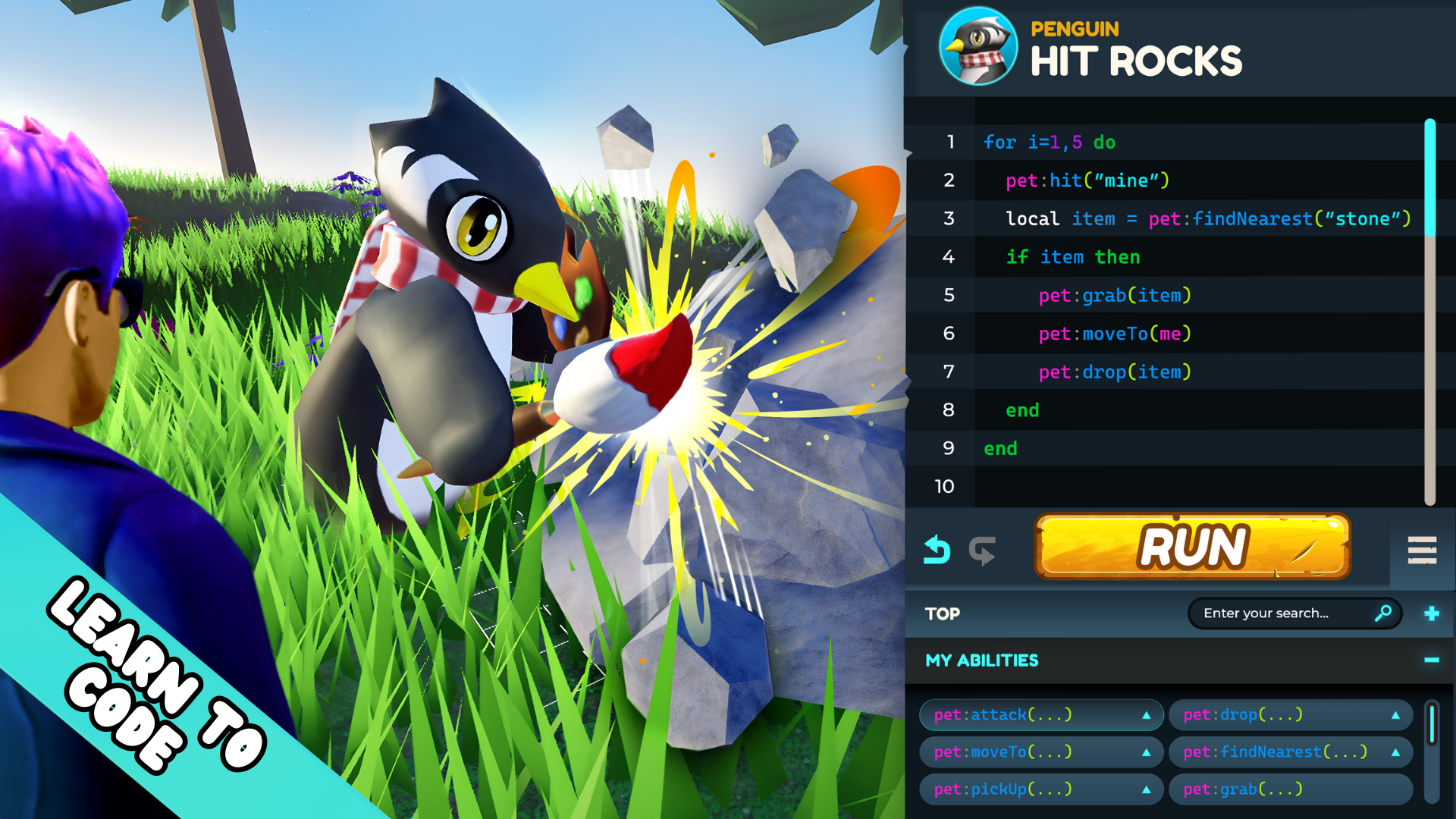The height and width of the screenshot is (819, 1456).
Task: Undo the last code edit
Action: (x=937, y=550)
